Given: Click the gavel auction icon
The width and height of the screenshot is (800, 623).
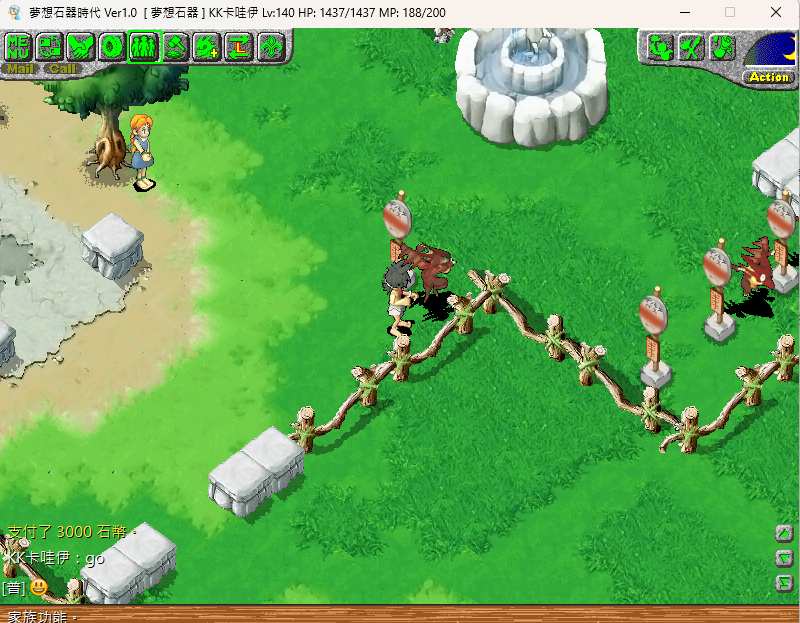Looking at the screenshot, I should (x=176, y=46).
